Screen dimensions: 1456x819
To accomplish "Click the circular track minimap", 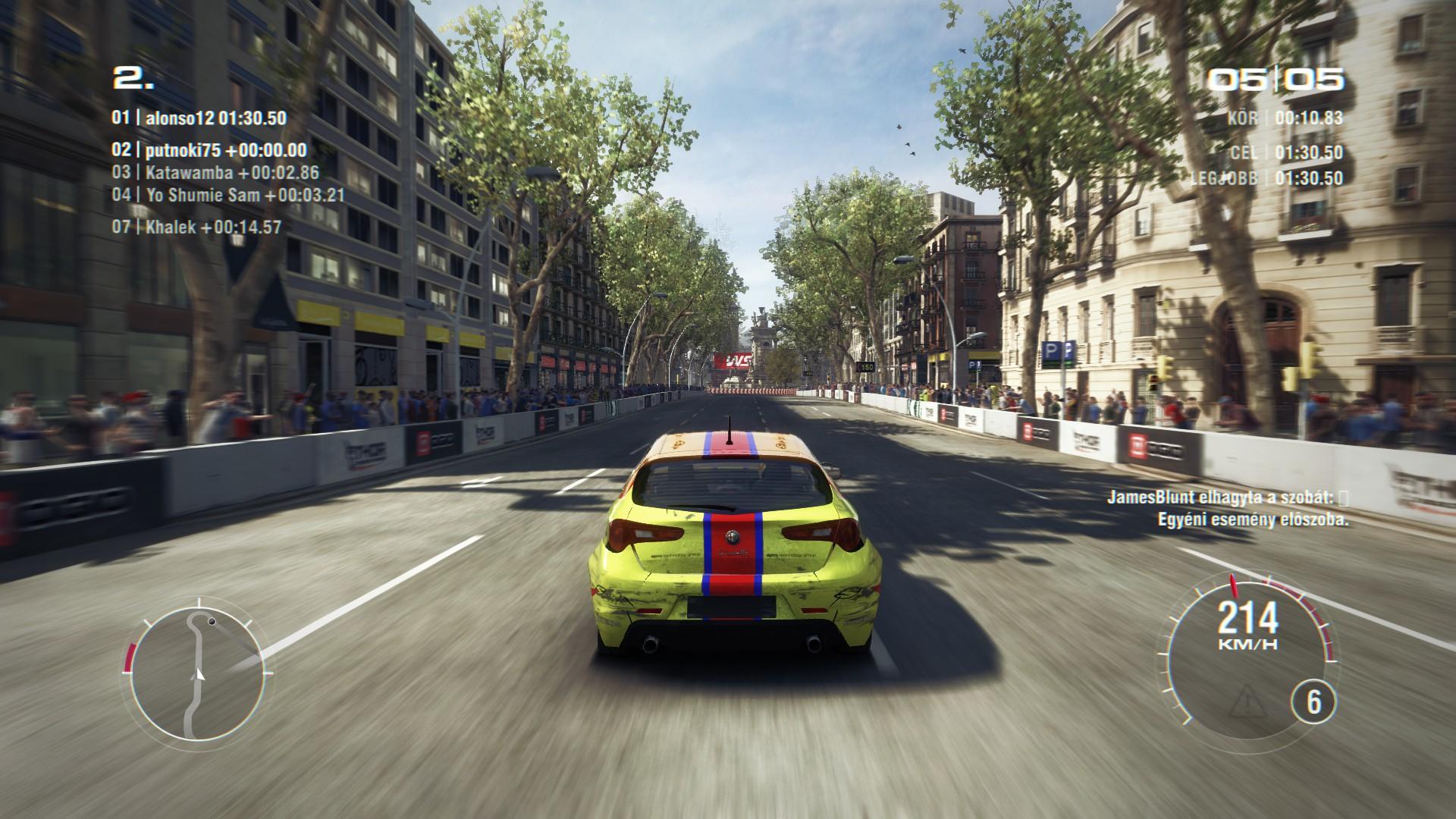I will (x=196, y=673).
